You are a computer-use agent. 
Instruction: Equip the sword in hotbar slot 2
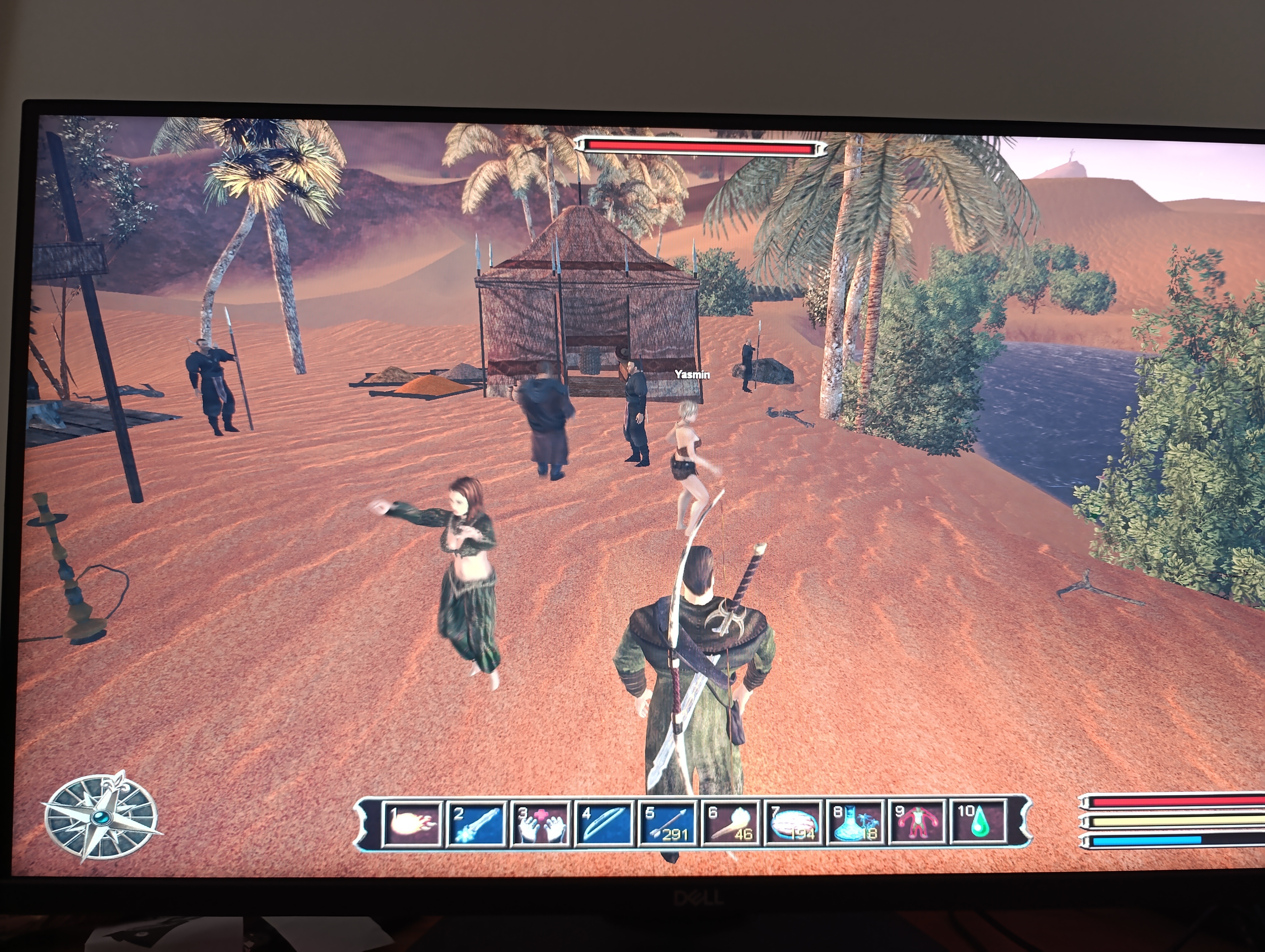pos(476,823)
